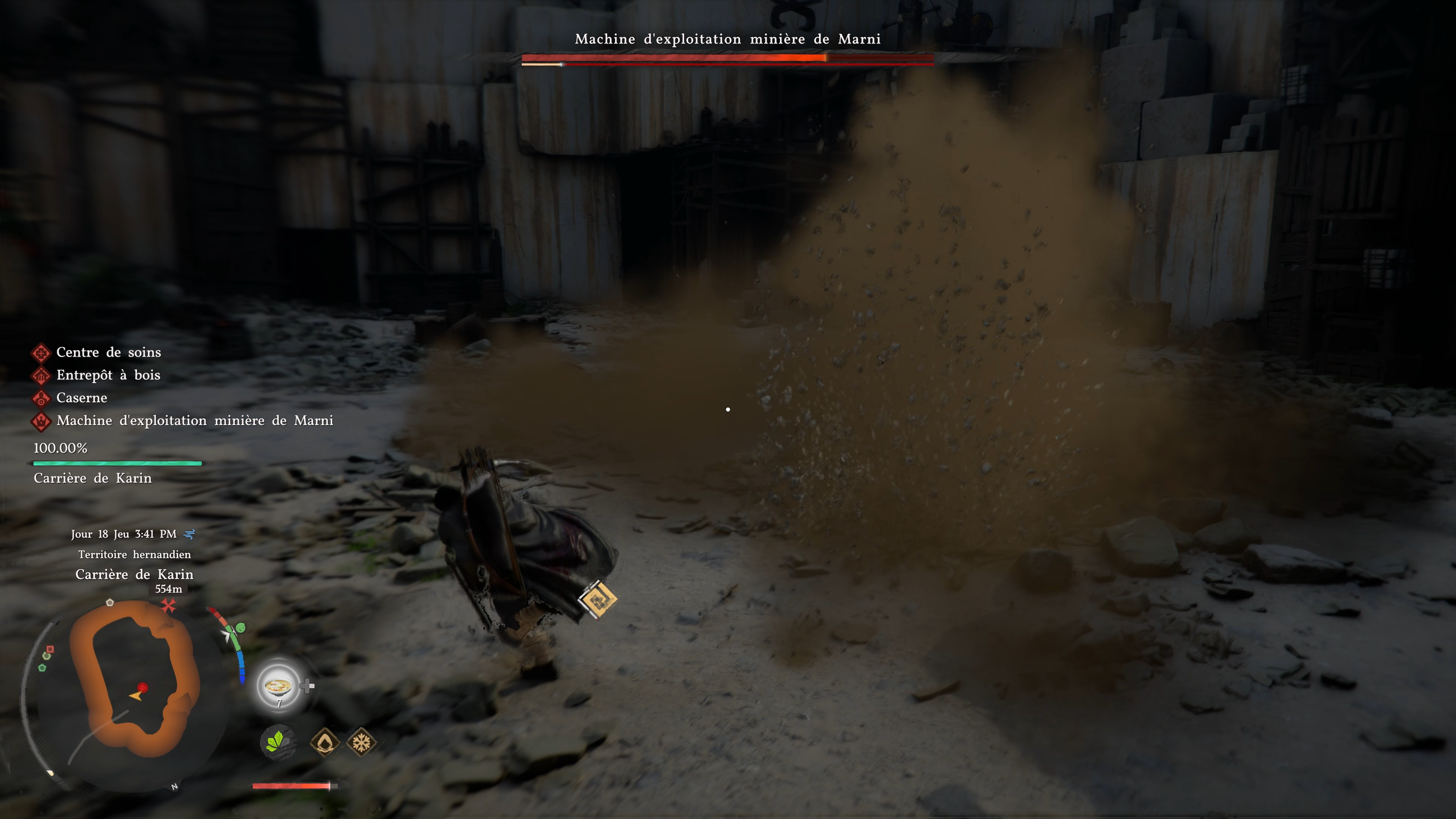Image resolution: width=1456 pixels, height=819 pixels.
Task: Select the Entrepôt à bois objective
Action: 107,375
